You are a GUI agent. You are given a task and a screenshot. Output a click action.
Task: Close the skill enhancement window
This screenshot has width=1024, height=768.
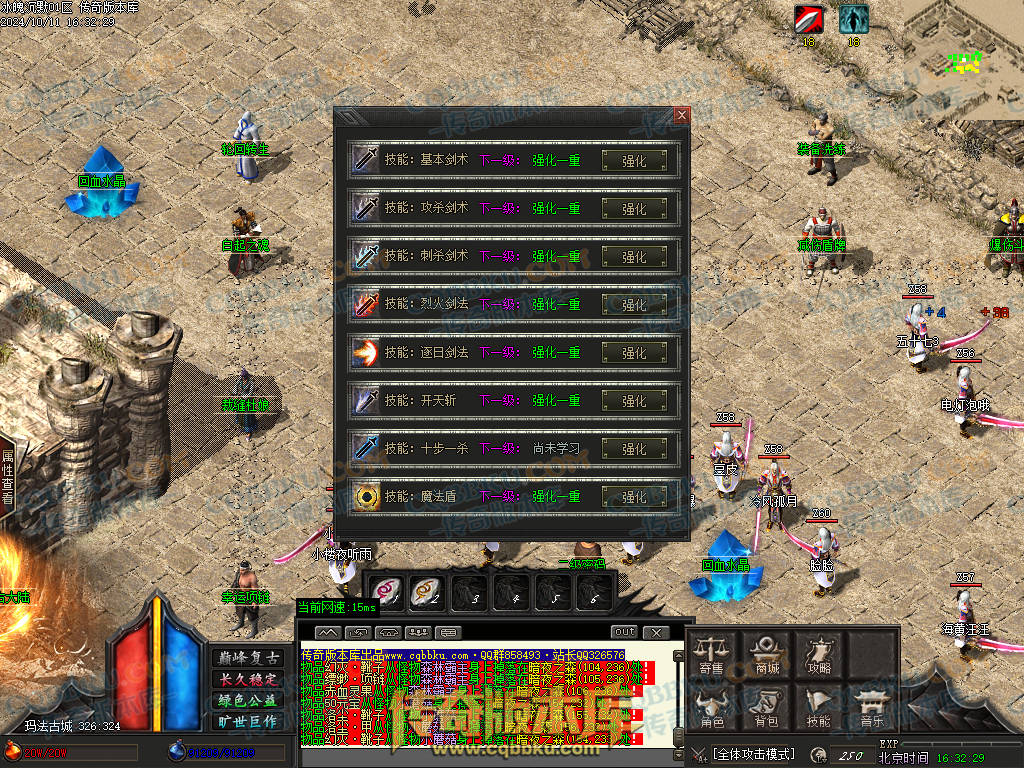(682, 116)
